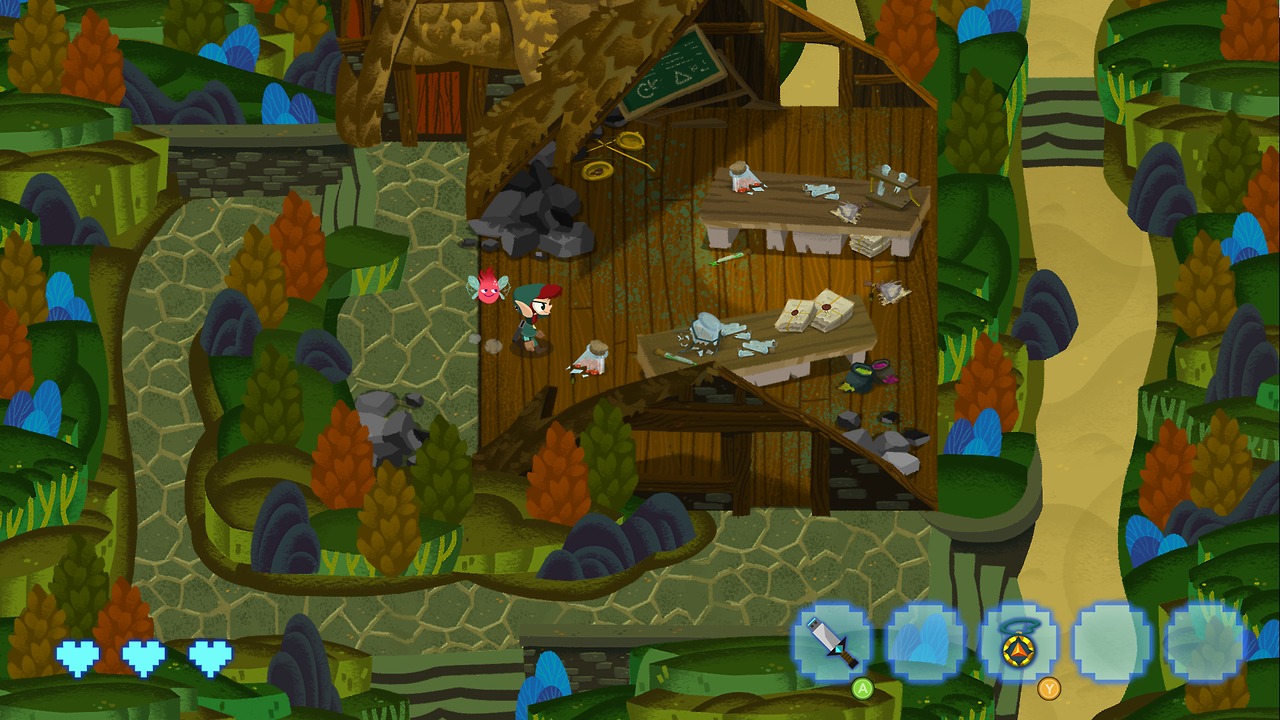Screen dimensions: 1280x720
Task: Click the rightmost heart indicator
Action: (x=205, y=656)
